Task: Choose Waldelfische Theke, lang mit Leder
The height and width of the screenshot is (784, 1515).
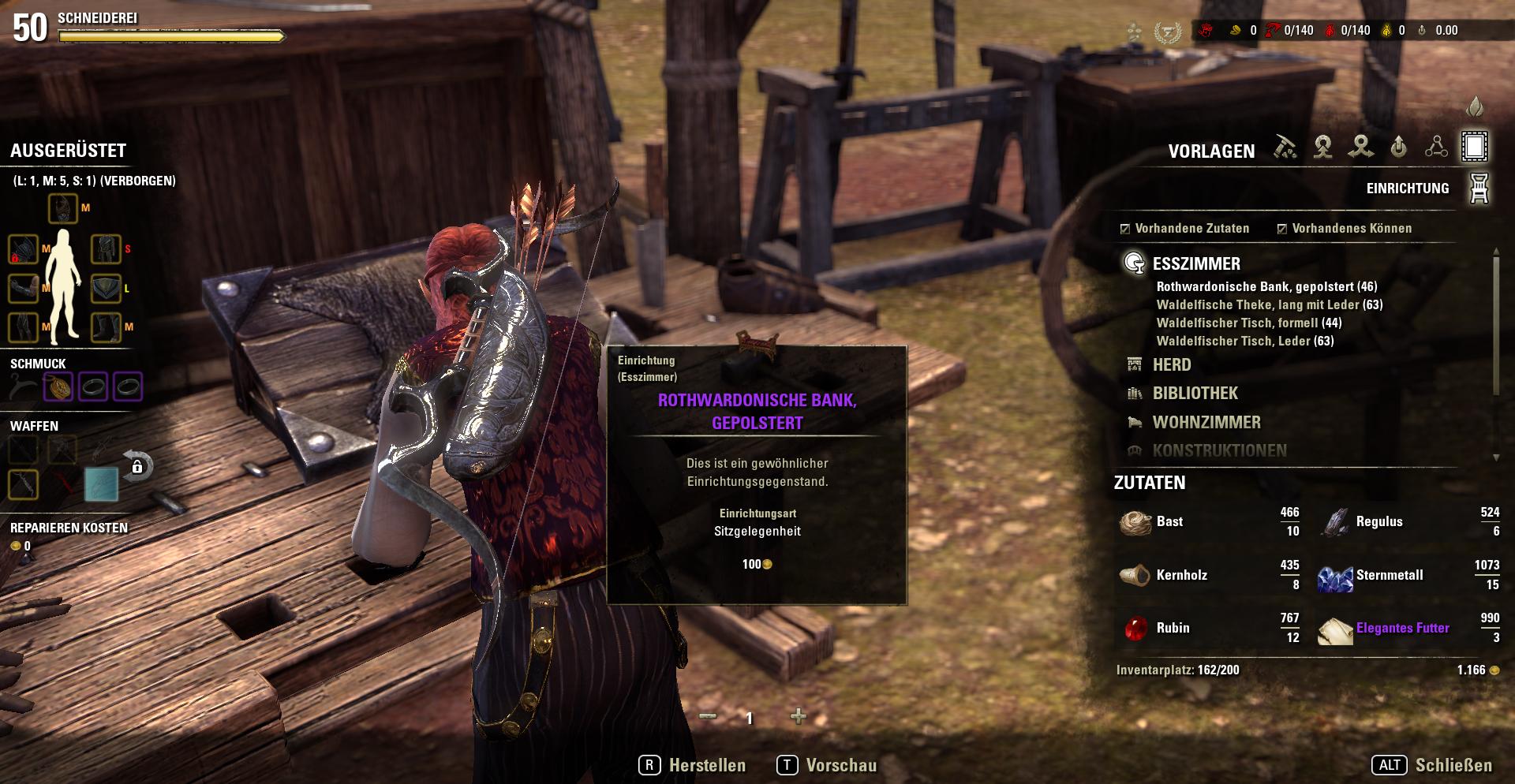Action: point(1269,304)
